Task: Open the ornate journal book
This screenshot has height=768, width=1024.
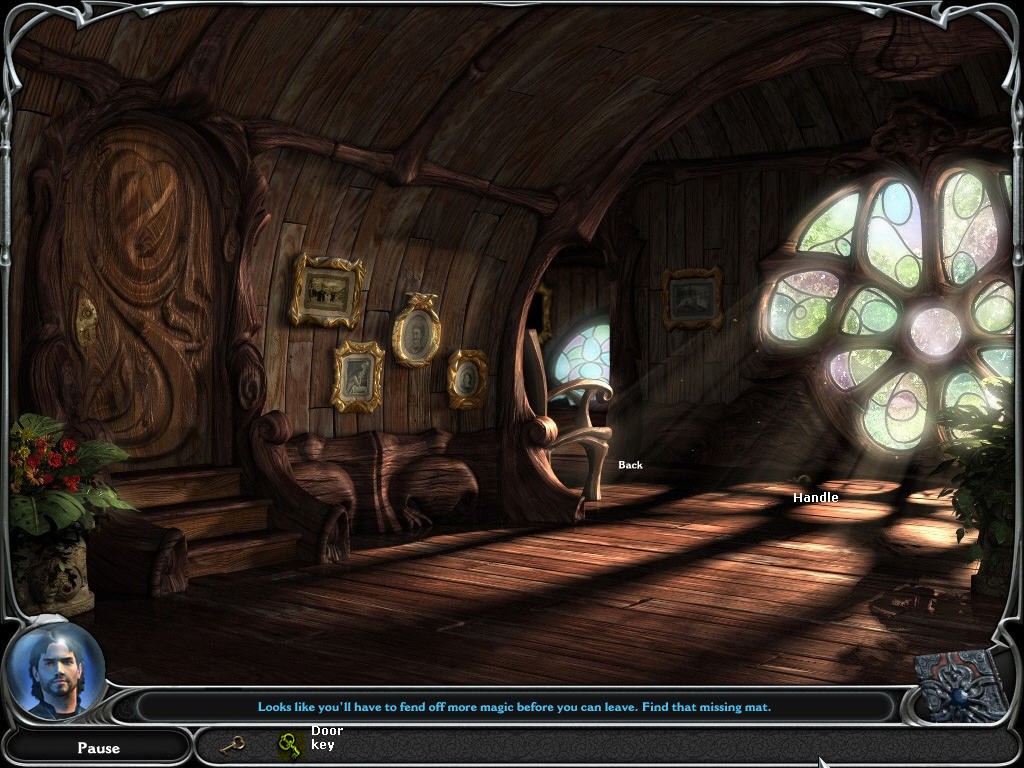Action: (x=963, y=686)
